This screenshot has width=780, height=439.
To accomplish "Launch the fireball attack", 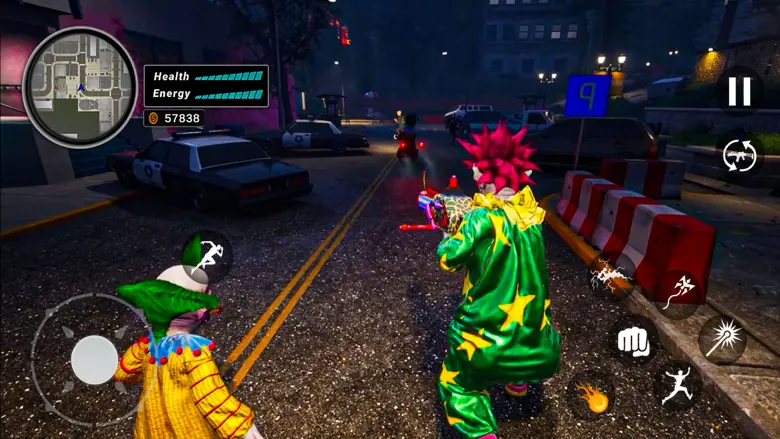I will tap(592, 396).
